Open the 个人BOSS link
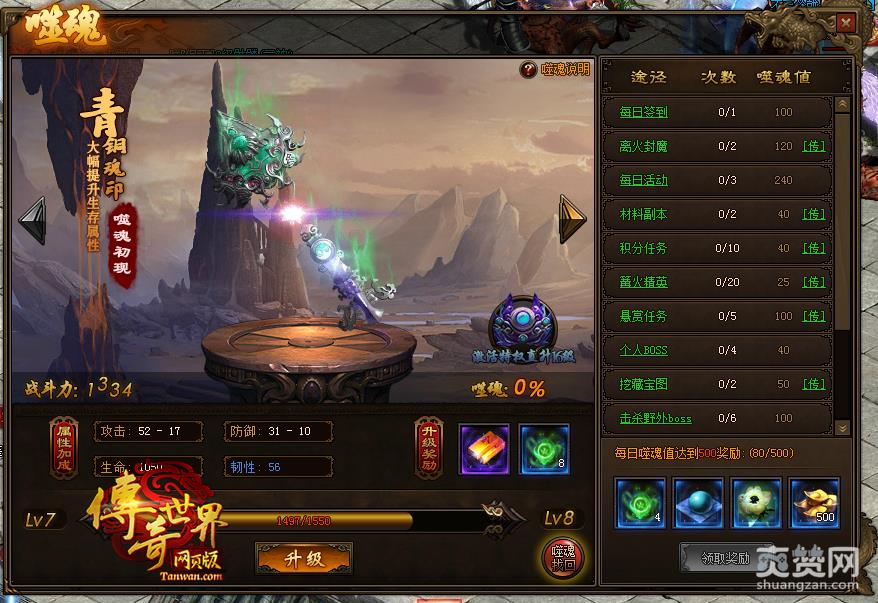This screenshot has height=603, width=878. (643, 350)
